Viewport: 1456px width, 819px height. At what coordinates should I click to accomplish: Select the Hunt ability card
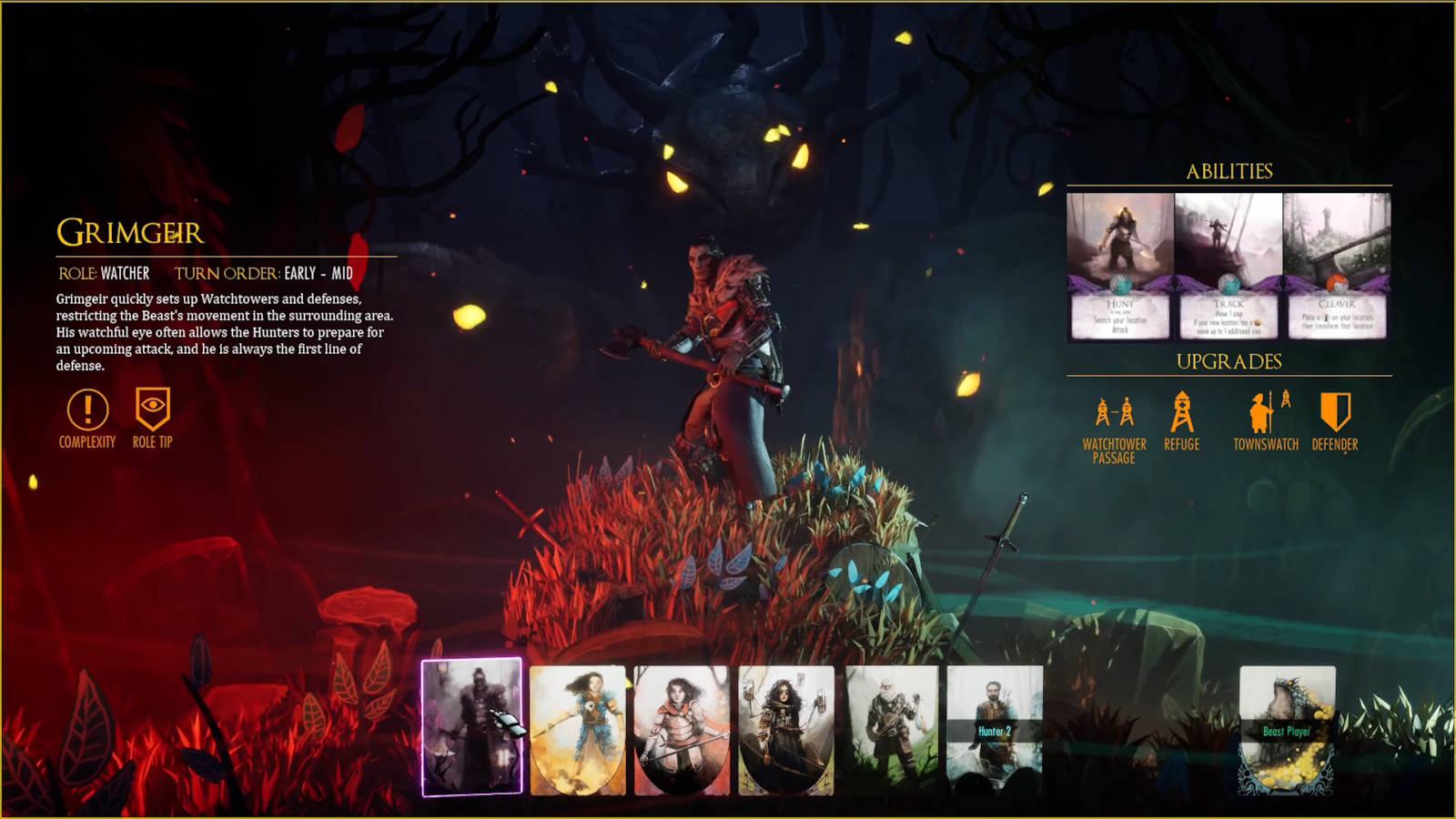coord(1120,266)
